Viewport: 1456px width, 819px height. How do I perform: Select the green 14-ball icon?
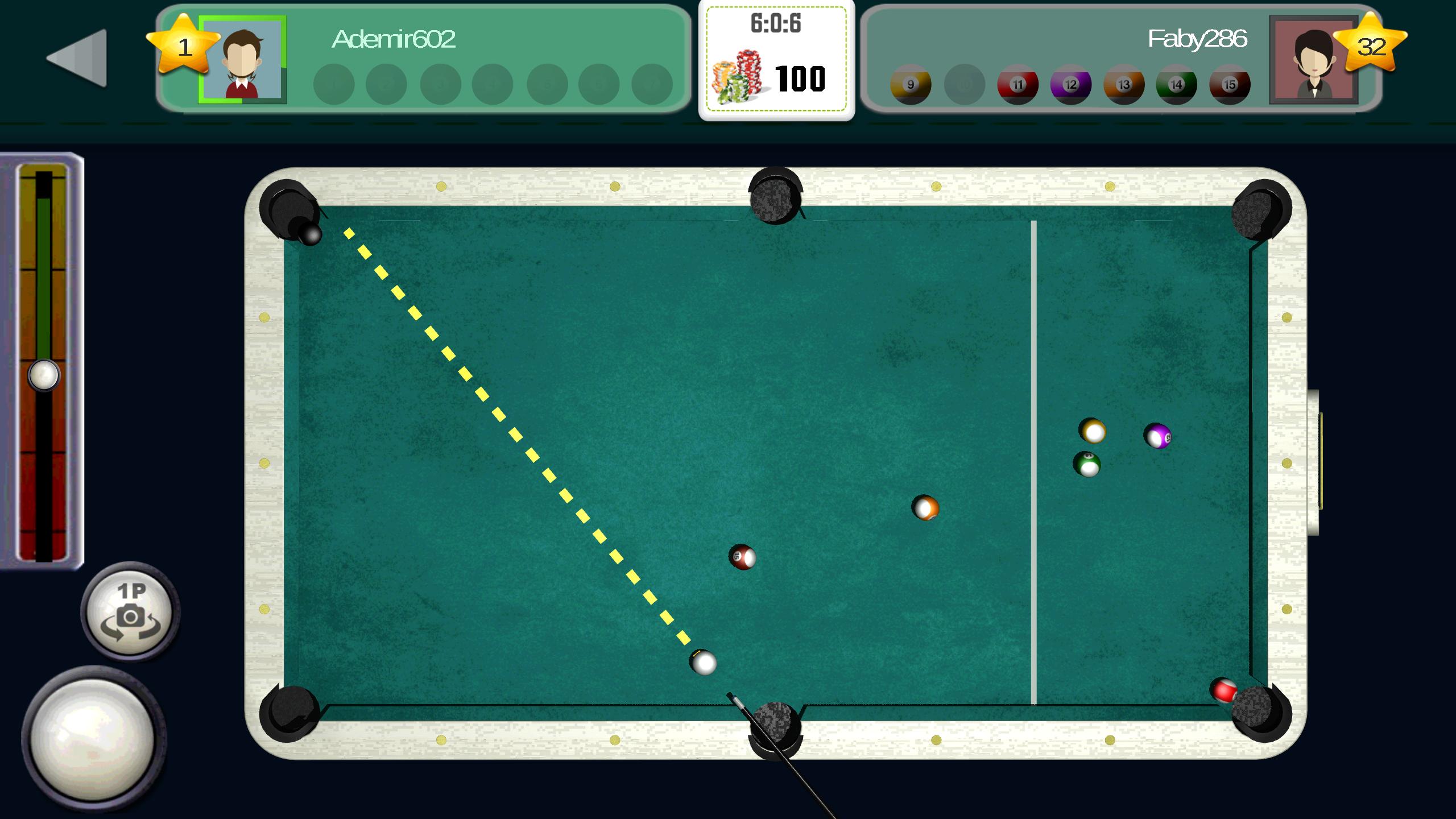coord(1177,84)
